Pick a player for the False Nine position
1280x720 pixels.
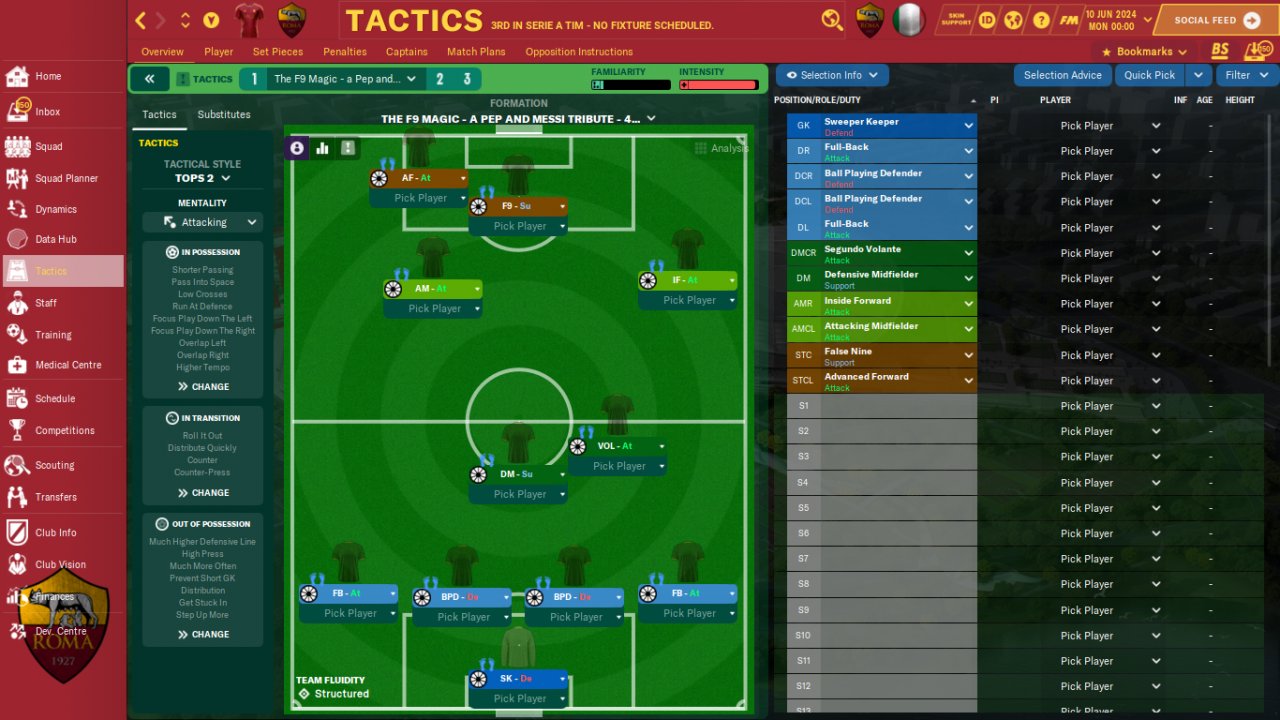click(x=1110, y=355)
